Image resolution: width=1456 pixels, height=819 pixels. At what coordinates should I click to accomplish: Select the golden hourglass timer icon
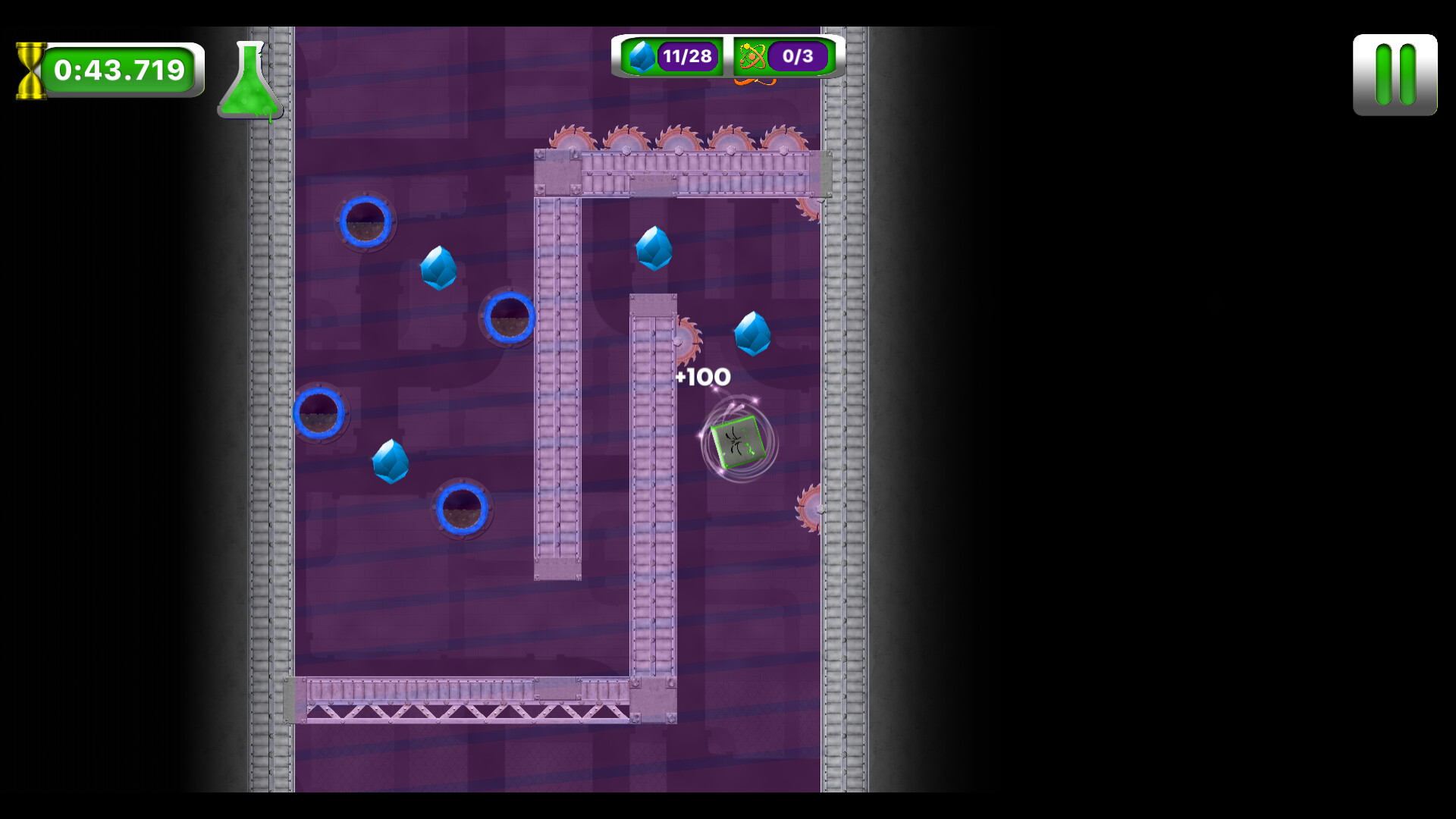click(x=30, y=70)
